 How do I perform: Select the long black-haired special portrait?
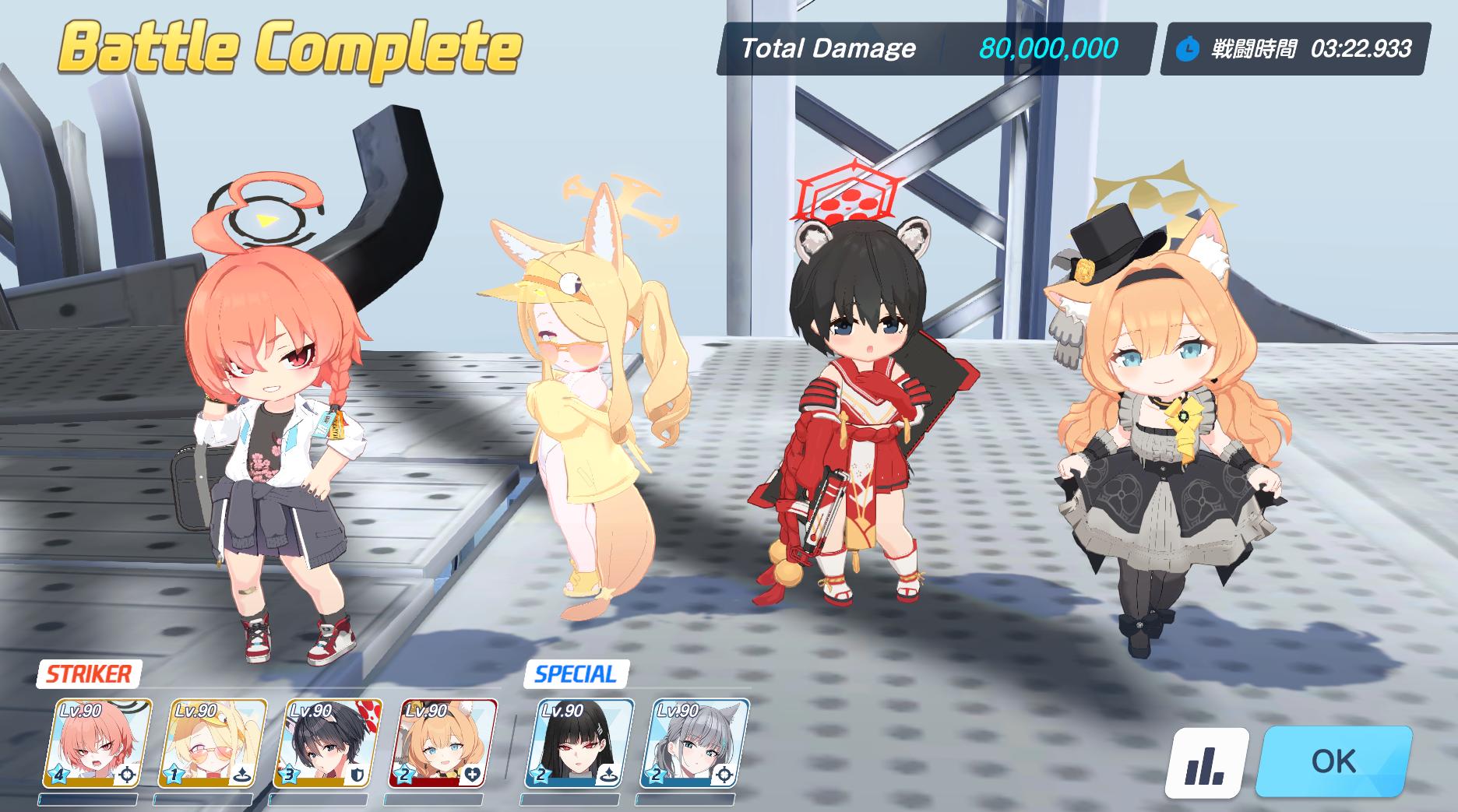pyautogui.click(x=579, y=744)
